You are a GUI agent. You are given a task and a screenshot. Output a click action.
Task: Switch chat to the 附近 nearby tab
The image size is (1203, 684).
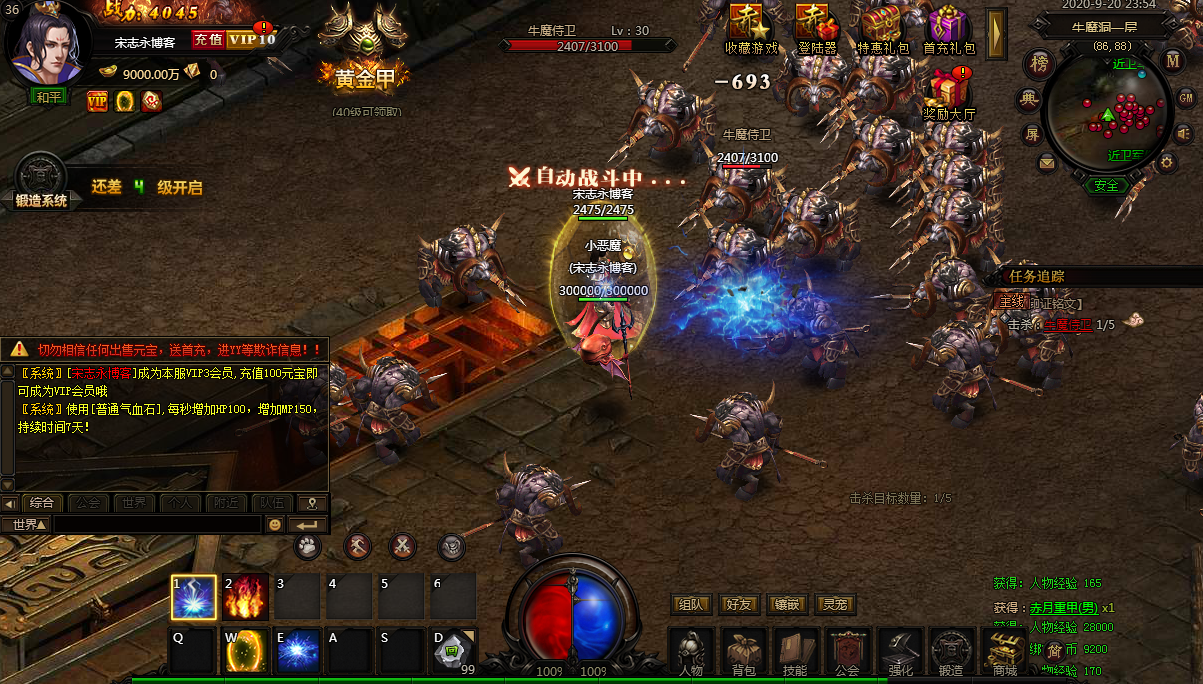226,503
